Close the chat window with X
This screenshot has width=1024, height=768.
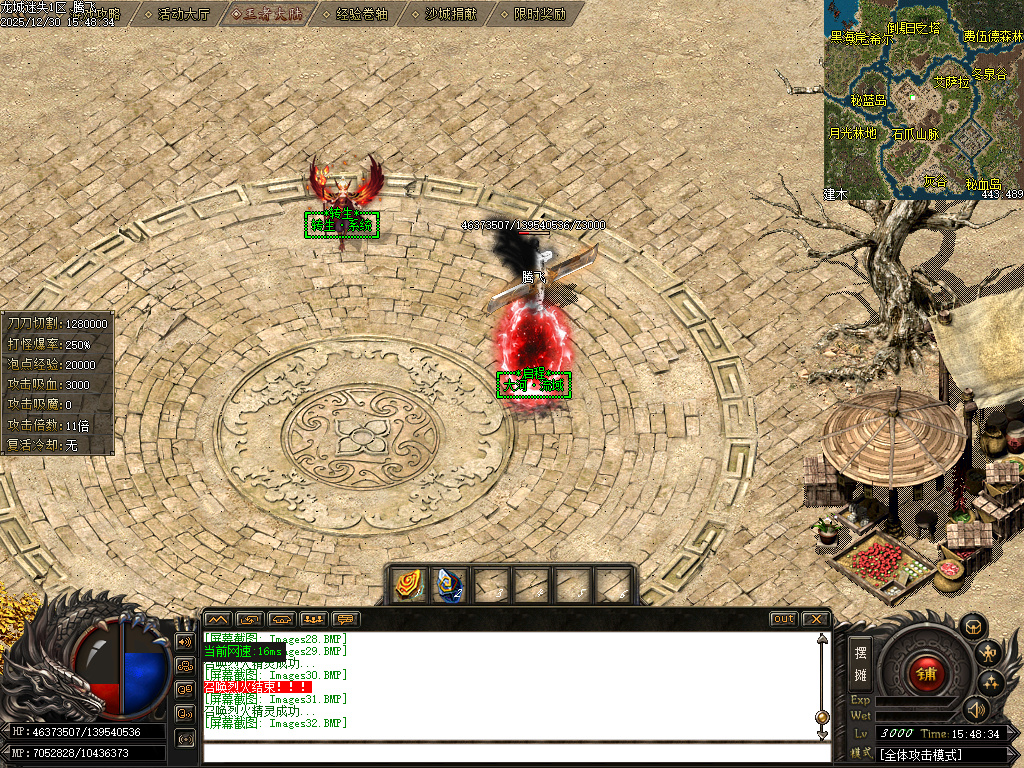click(815, 619)
